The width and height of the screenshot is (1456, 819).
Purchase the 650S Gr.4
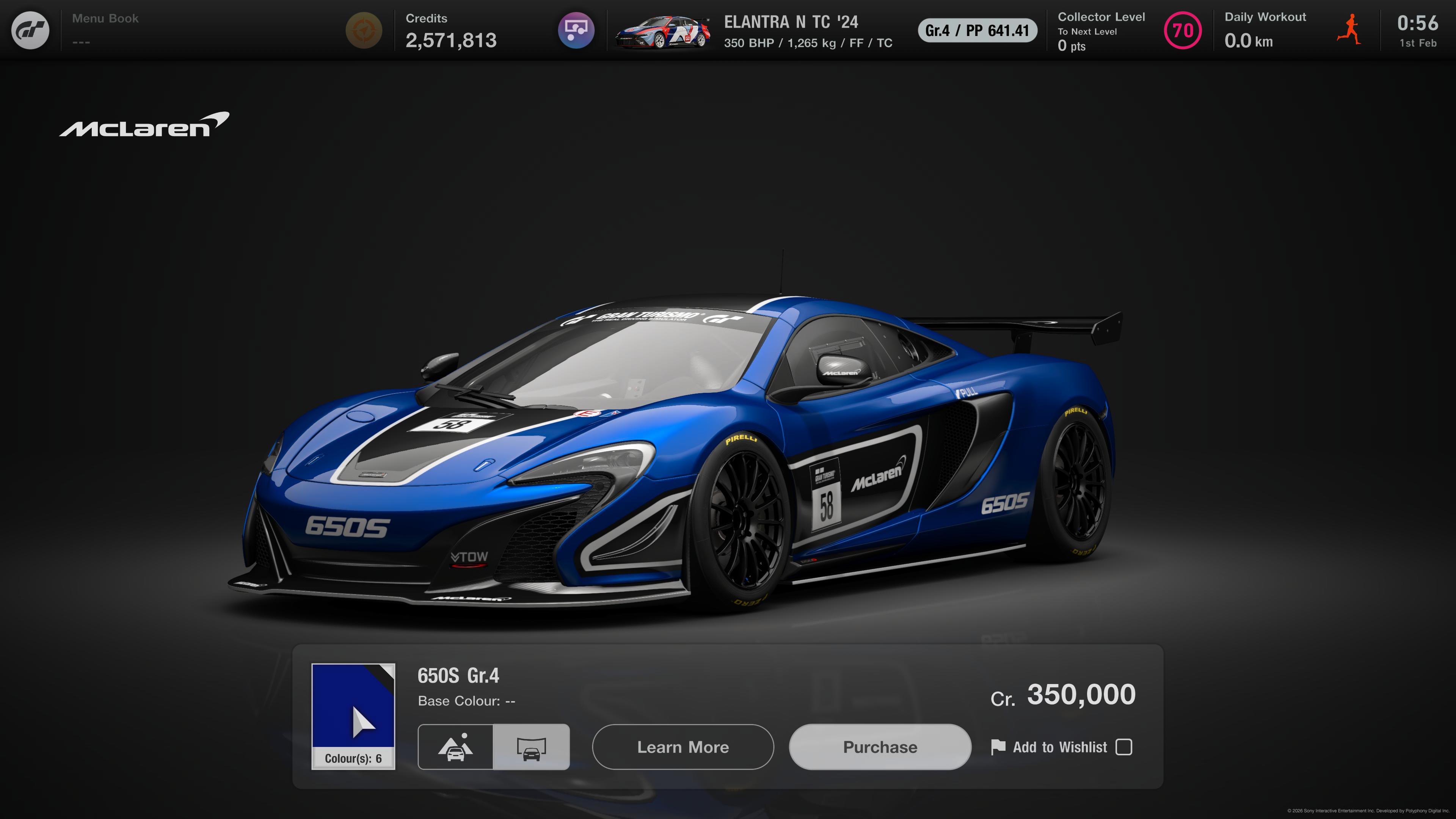tap(880, 747)
